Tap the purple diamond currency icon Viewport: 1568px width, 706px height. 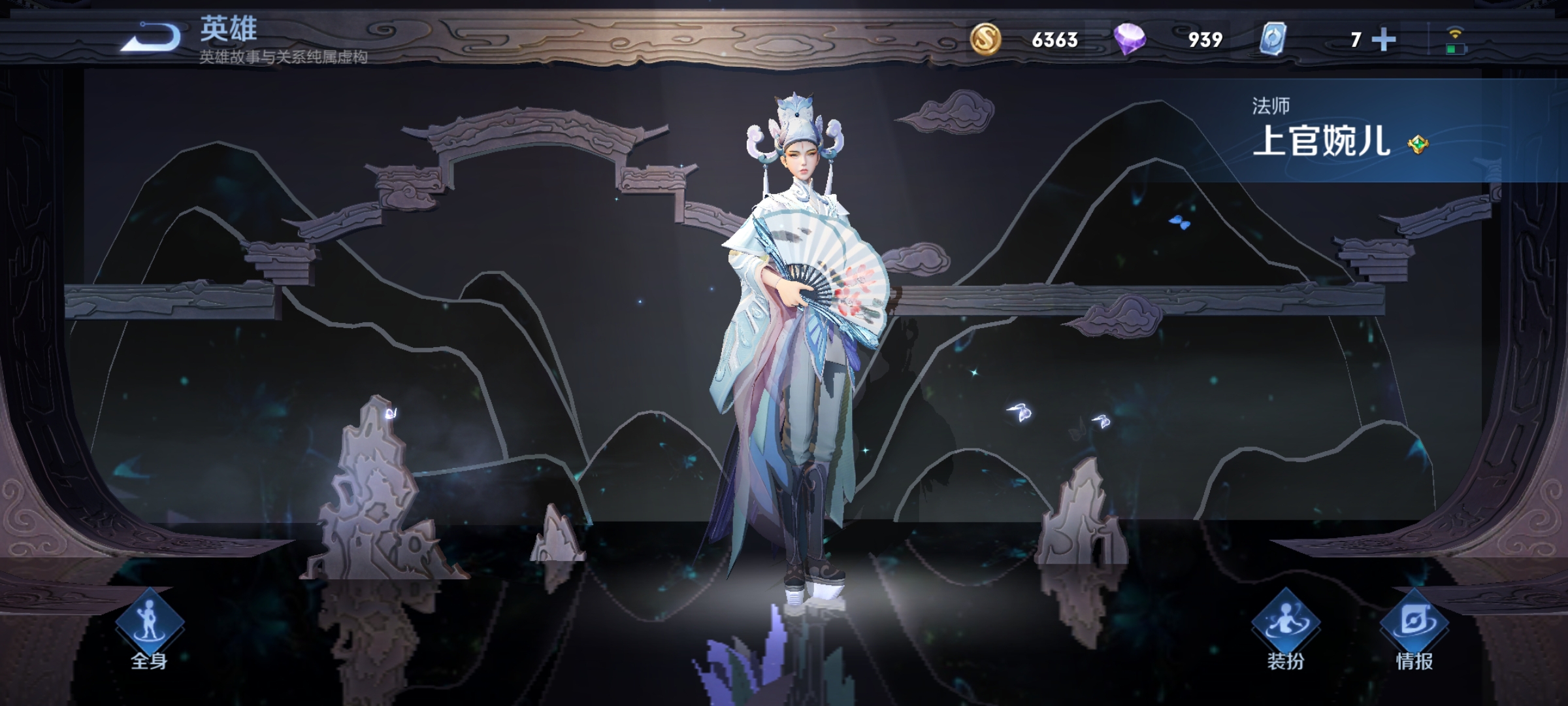tap(1130, 39)
